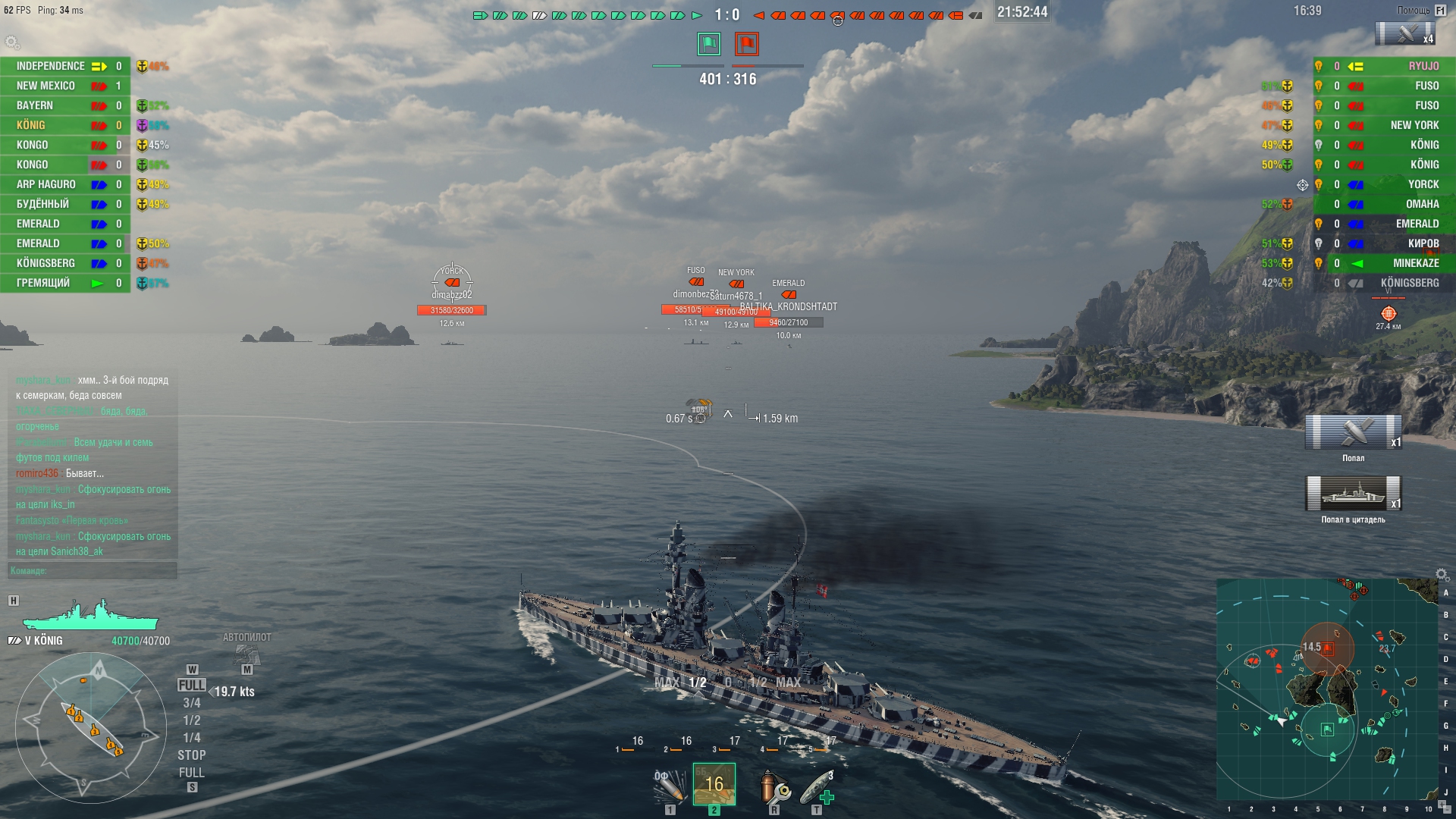Click the green allied capture point flag
Screen dimensions: 1456x819
(x=709, y=44)
